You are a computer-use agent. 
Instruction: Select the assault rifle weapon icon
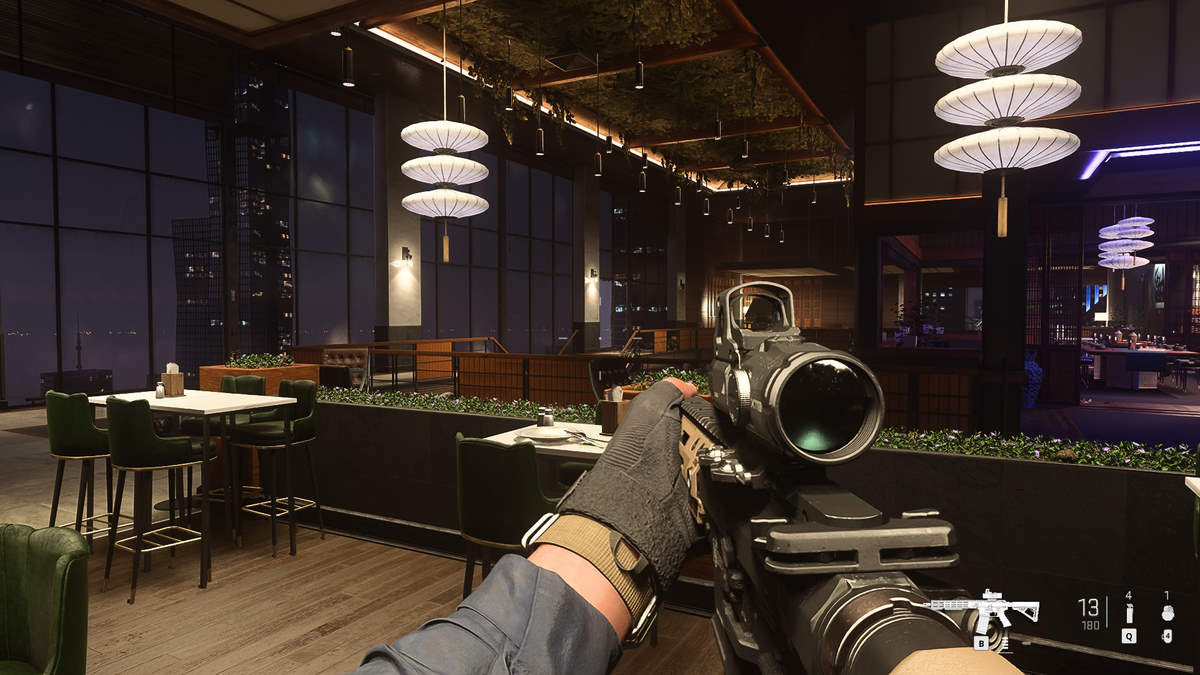pos(984,609)
